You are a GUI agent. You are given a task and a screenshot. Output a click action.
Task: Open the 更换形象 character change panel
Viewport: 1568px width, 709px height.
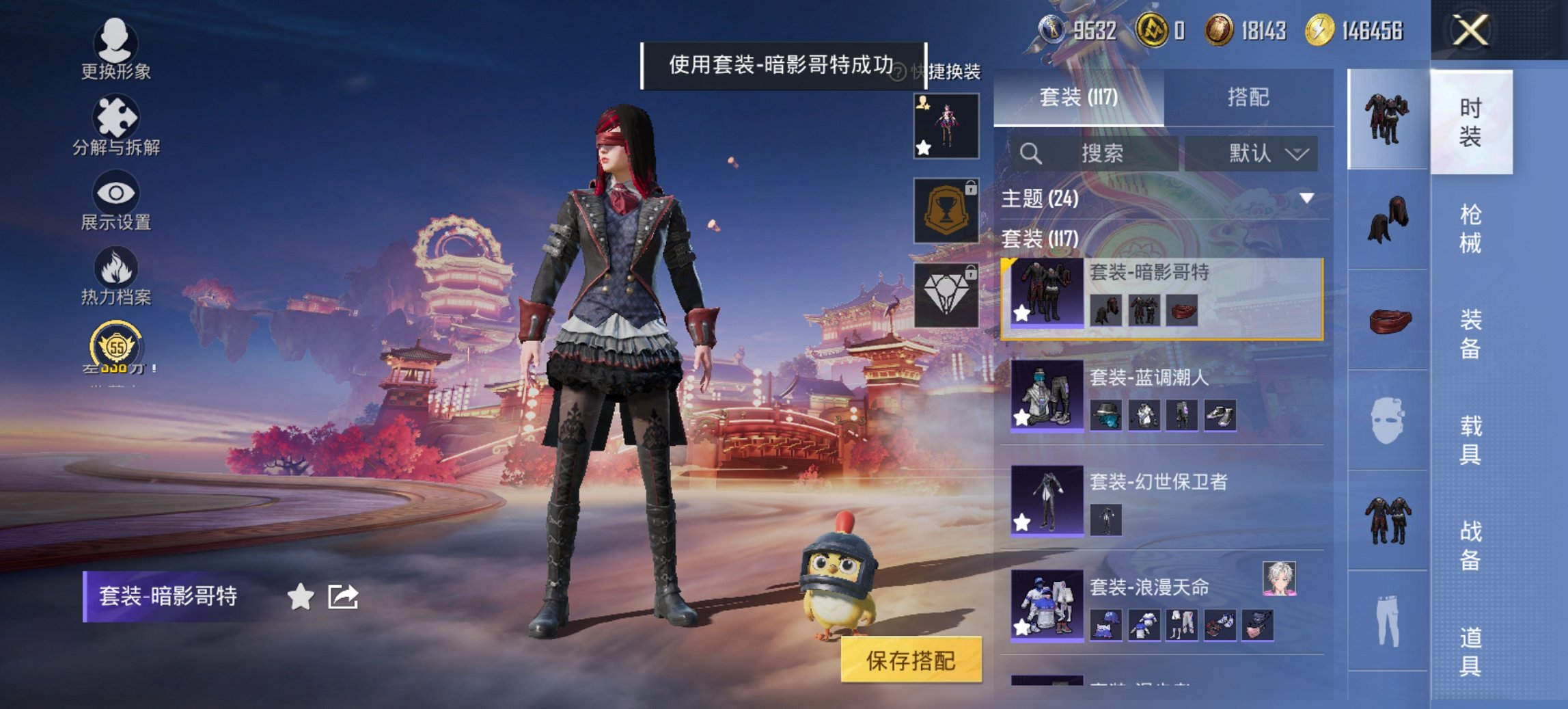(x=116, y=46)
